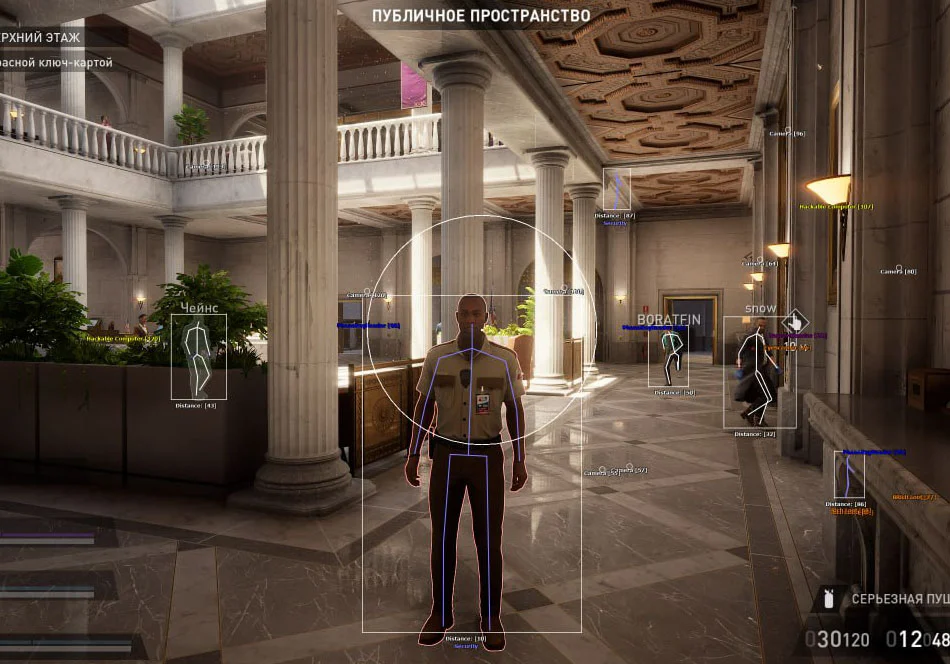Click the hand interaction marker beside snow
This screenshot has height=664, width=950.
point(797,322)
